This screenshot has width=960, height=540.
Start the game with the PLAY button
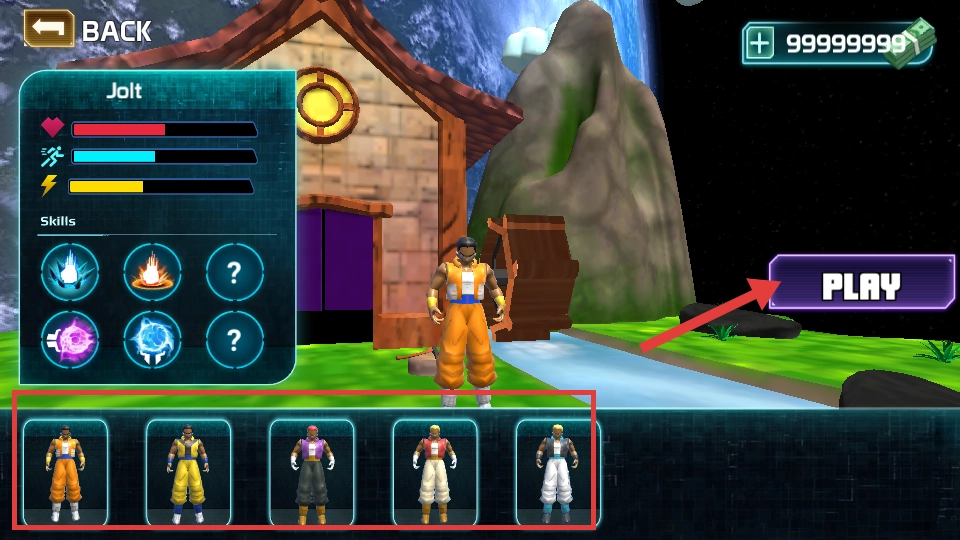pos(861,288)
